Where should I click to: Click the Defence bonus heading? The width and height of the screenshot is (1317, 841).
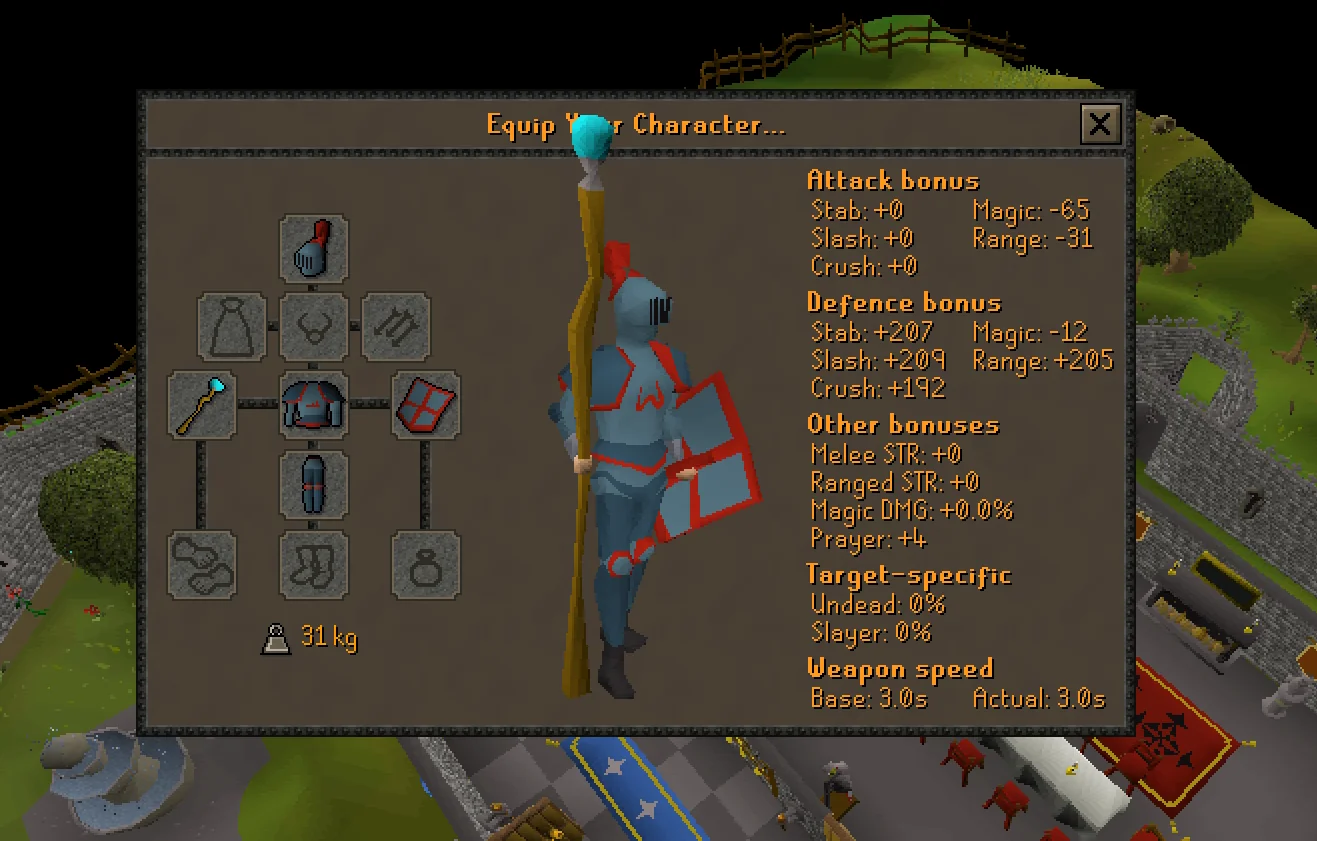coord(903,303)
